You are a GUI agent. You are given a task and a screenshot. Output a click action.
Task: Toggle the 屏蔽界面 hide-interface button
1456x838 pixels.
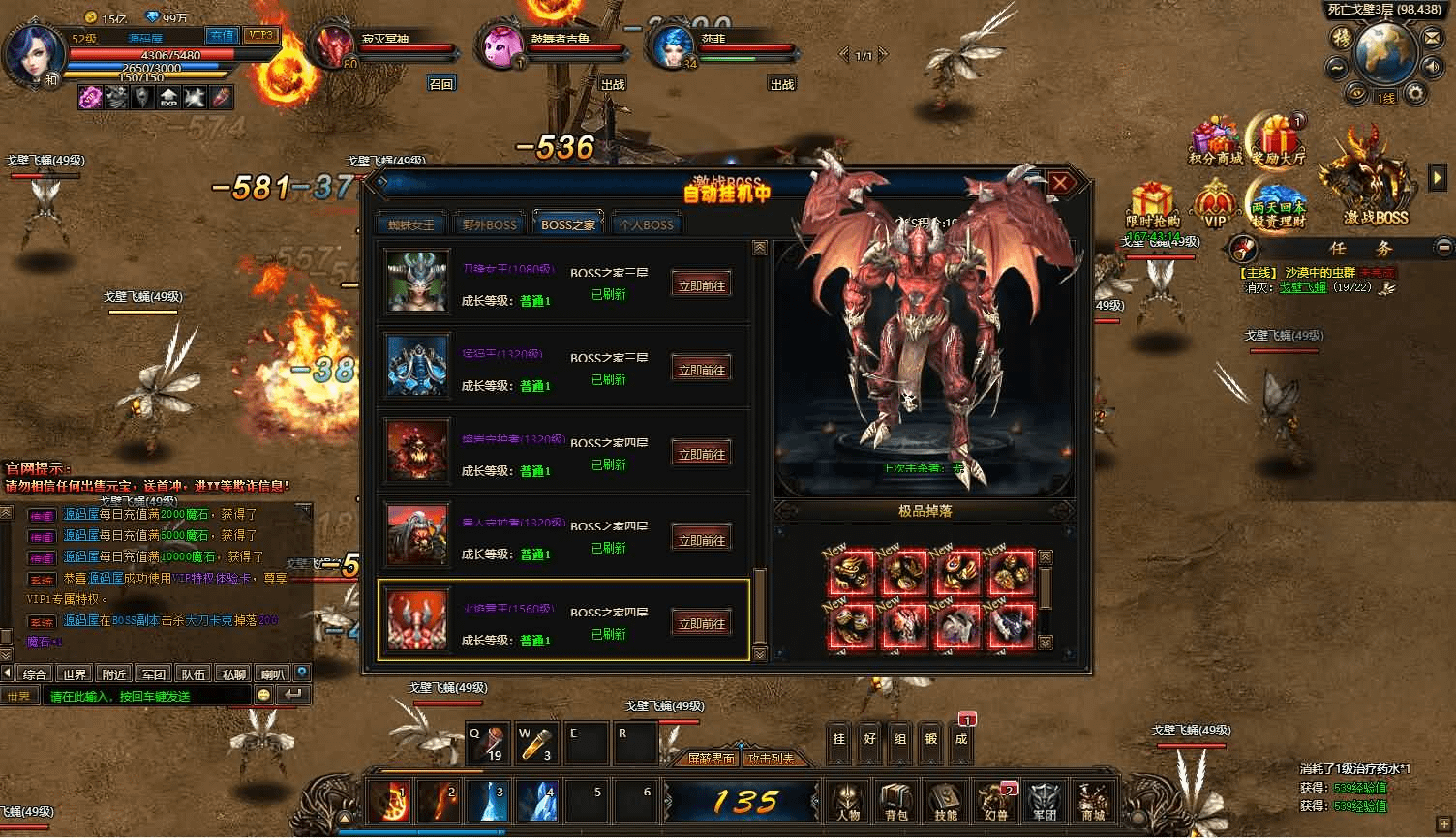tap(712, 758)
